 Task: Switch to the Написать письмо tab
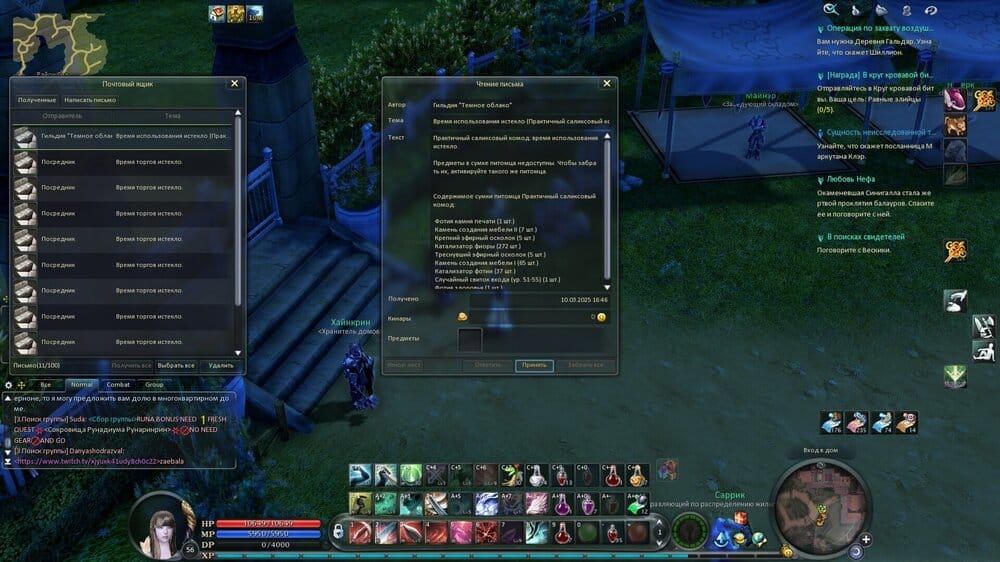tap(90, 100)
